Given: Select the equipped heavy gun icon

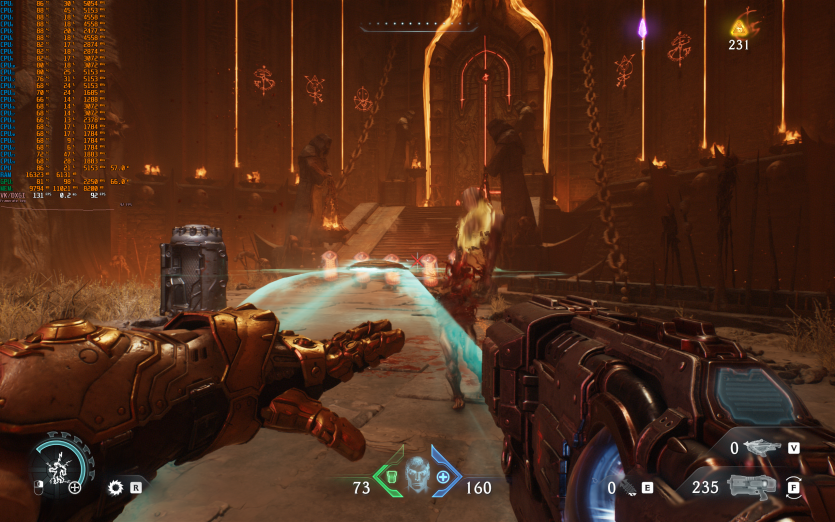Looking at the screenshot, I should tap(753, 487).
